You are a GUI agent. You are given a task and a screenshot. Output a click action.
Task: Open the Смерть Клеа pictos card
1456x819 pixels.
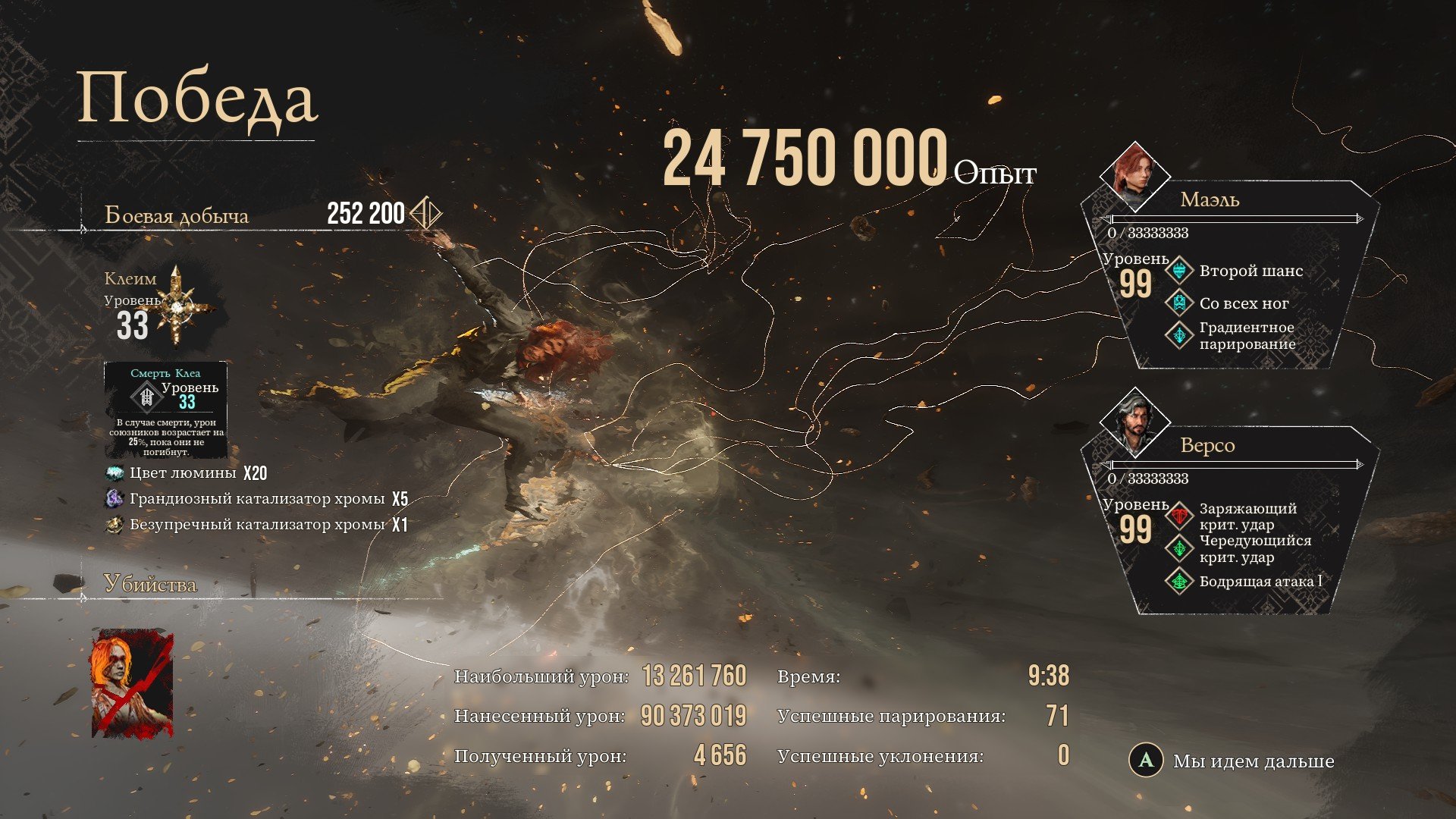165,409
